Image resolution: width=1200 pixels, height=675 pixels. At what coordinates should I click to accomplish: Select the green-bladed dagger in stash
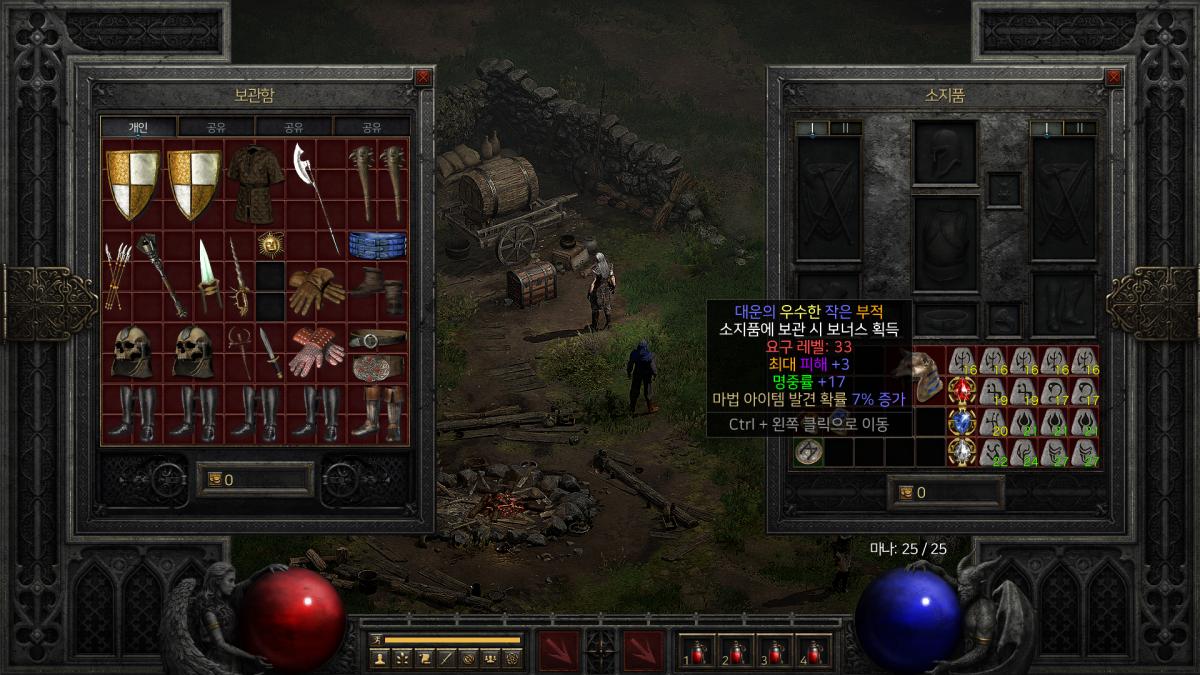[208, 273]
